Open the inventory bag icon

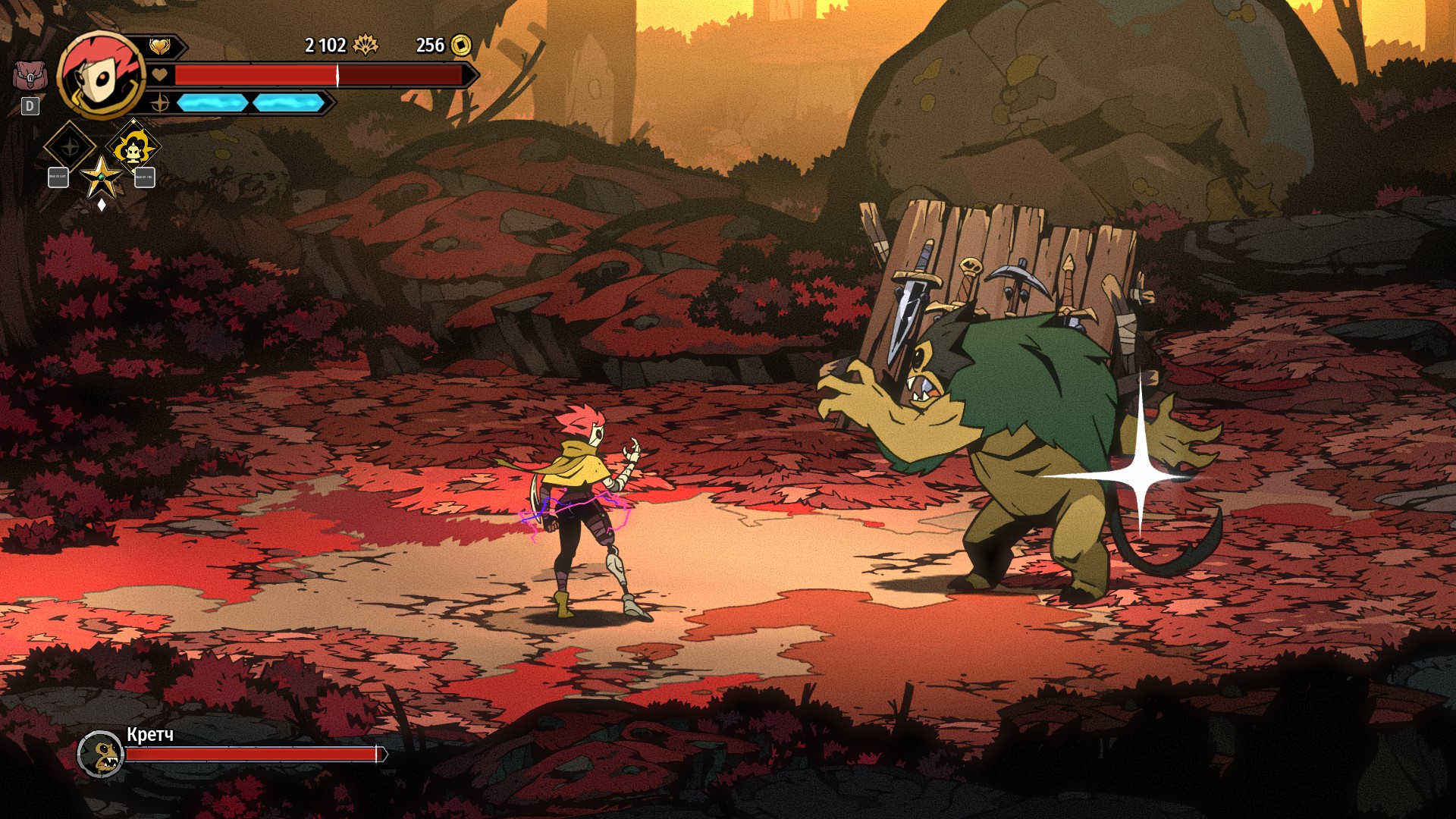[29, 76]
